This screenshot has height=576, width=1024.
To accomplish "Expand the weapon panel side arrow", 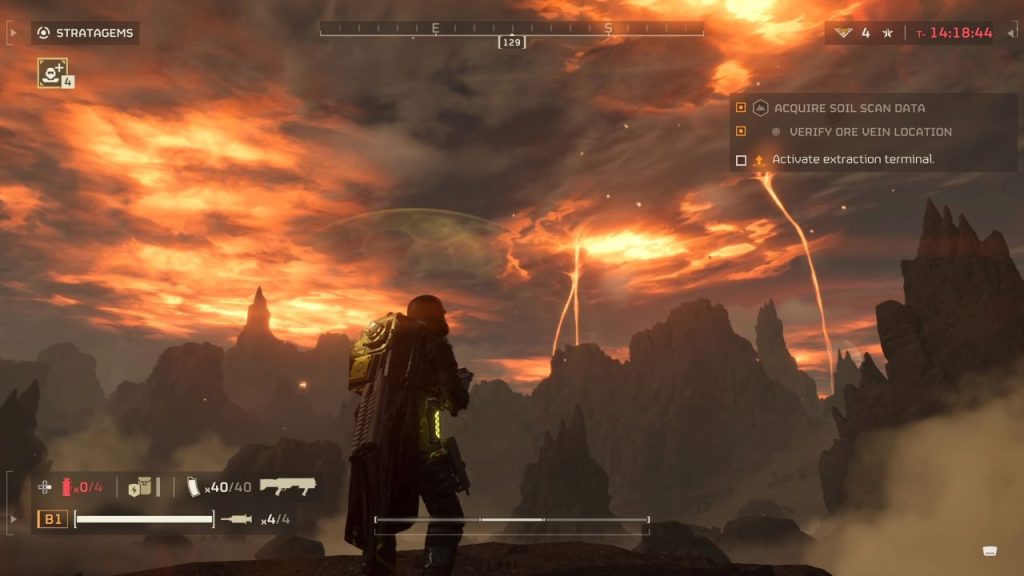I will 13,519.
